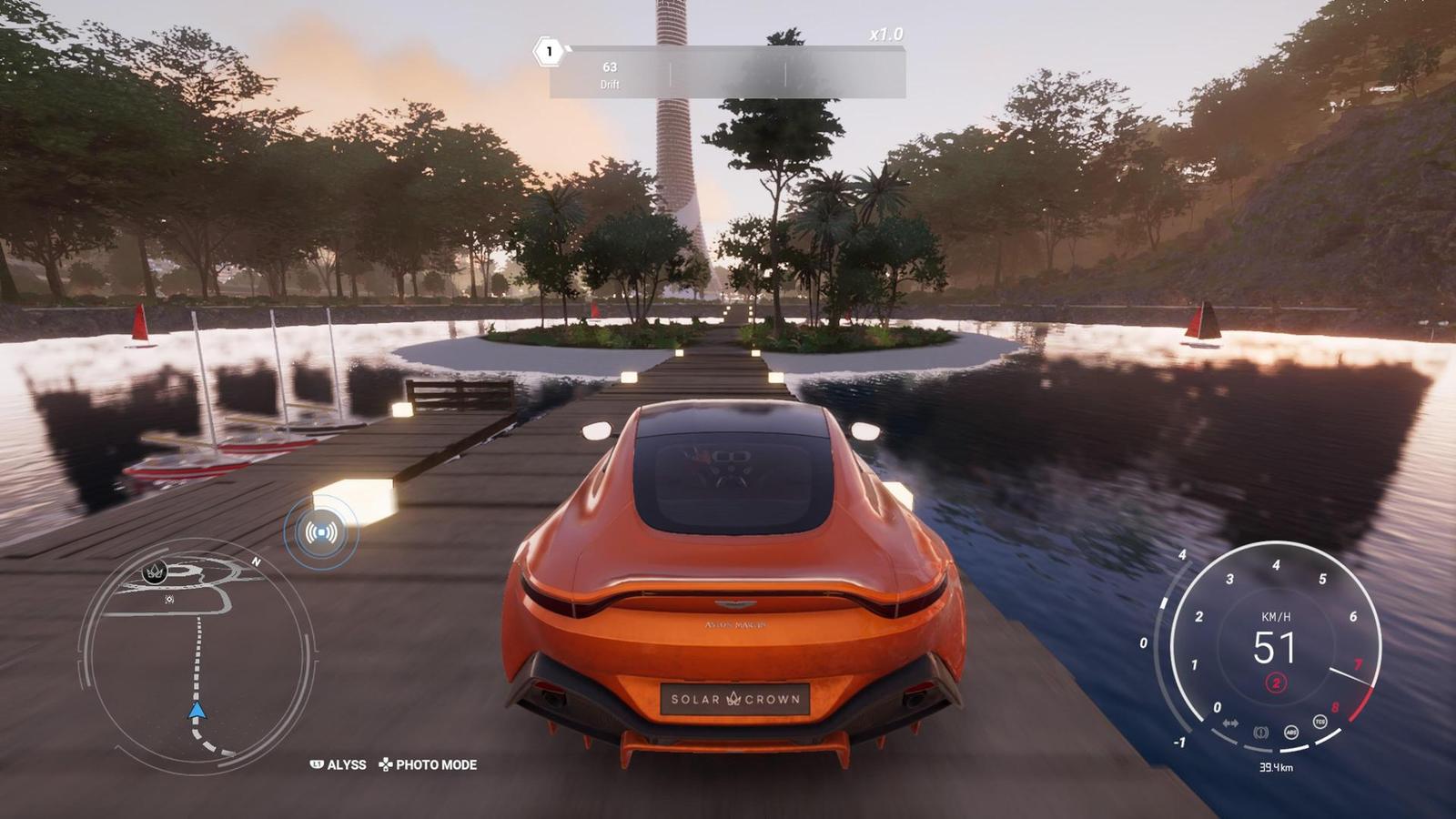This screenshot has width=1456, height=819.
Task: Click the ABS indicator inside the tachometer
Action: click(1292, 733)
